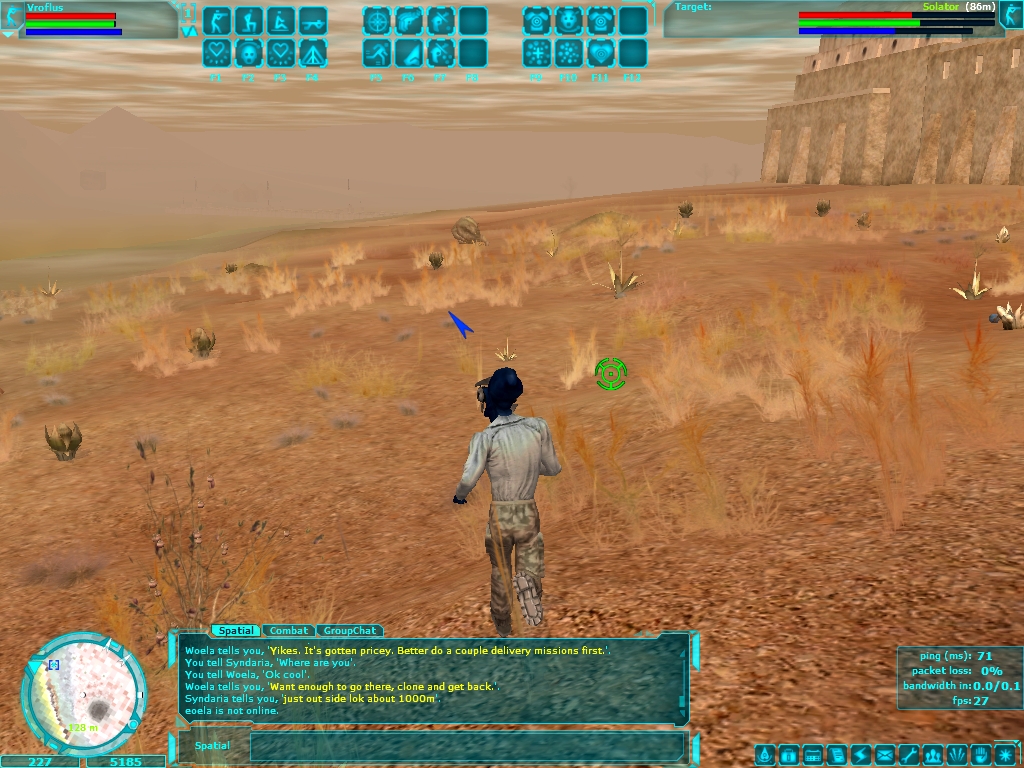Open the datapad scroll button

(837, 755)
